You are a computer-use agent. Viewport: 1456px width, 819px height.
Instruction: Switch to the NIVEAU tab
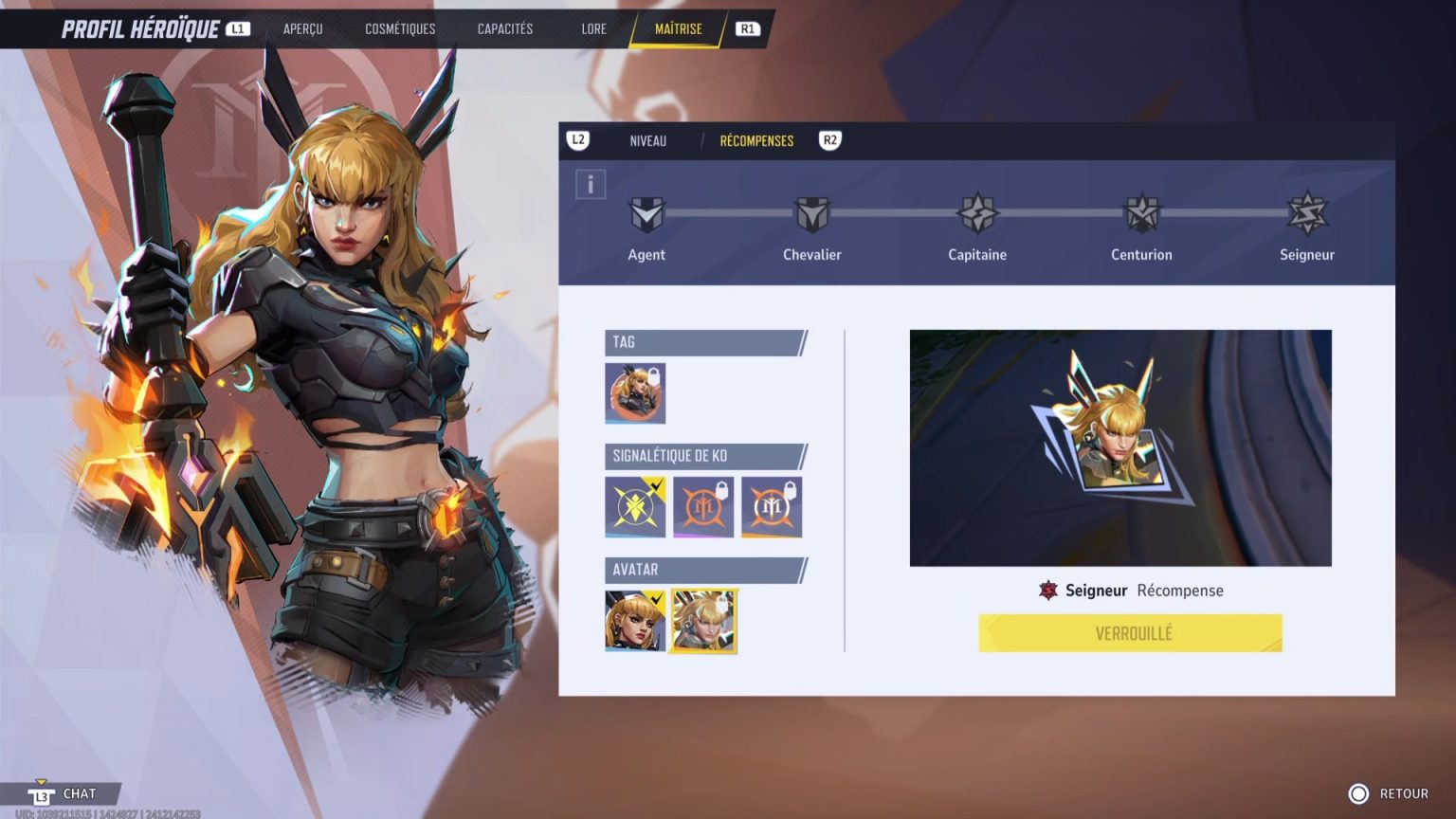[x=647, y=140]
